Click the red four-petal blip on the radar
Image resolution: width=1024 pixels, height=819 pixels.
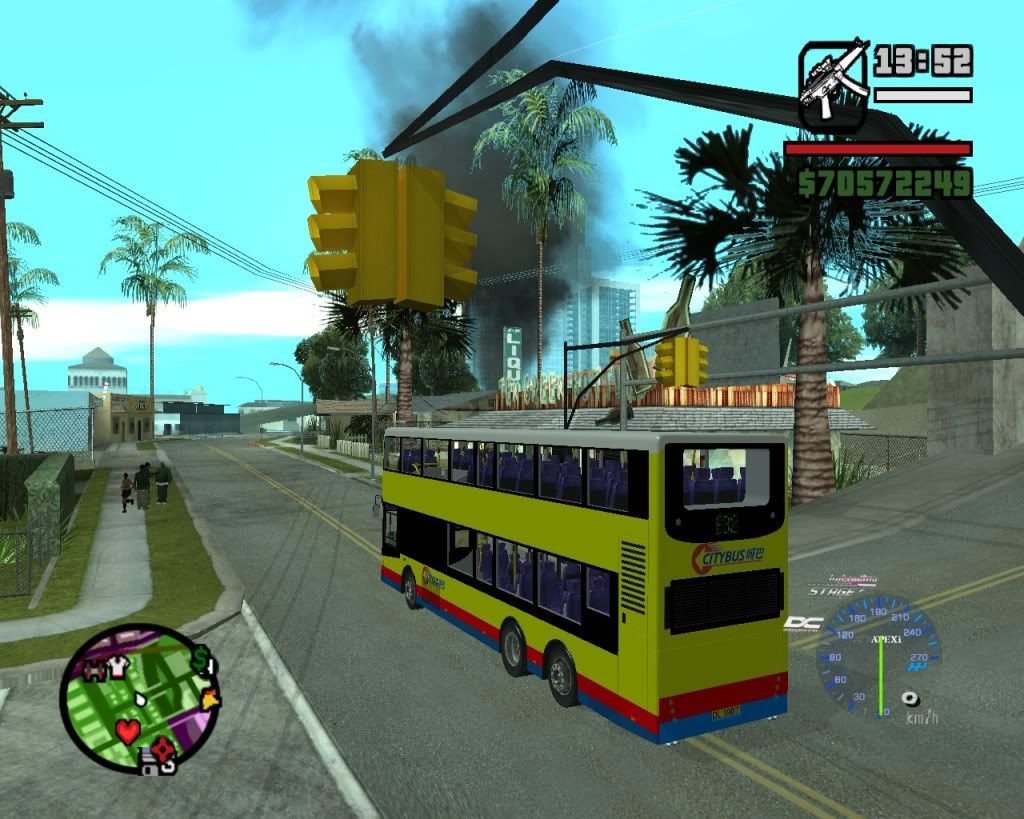point(164,748)
